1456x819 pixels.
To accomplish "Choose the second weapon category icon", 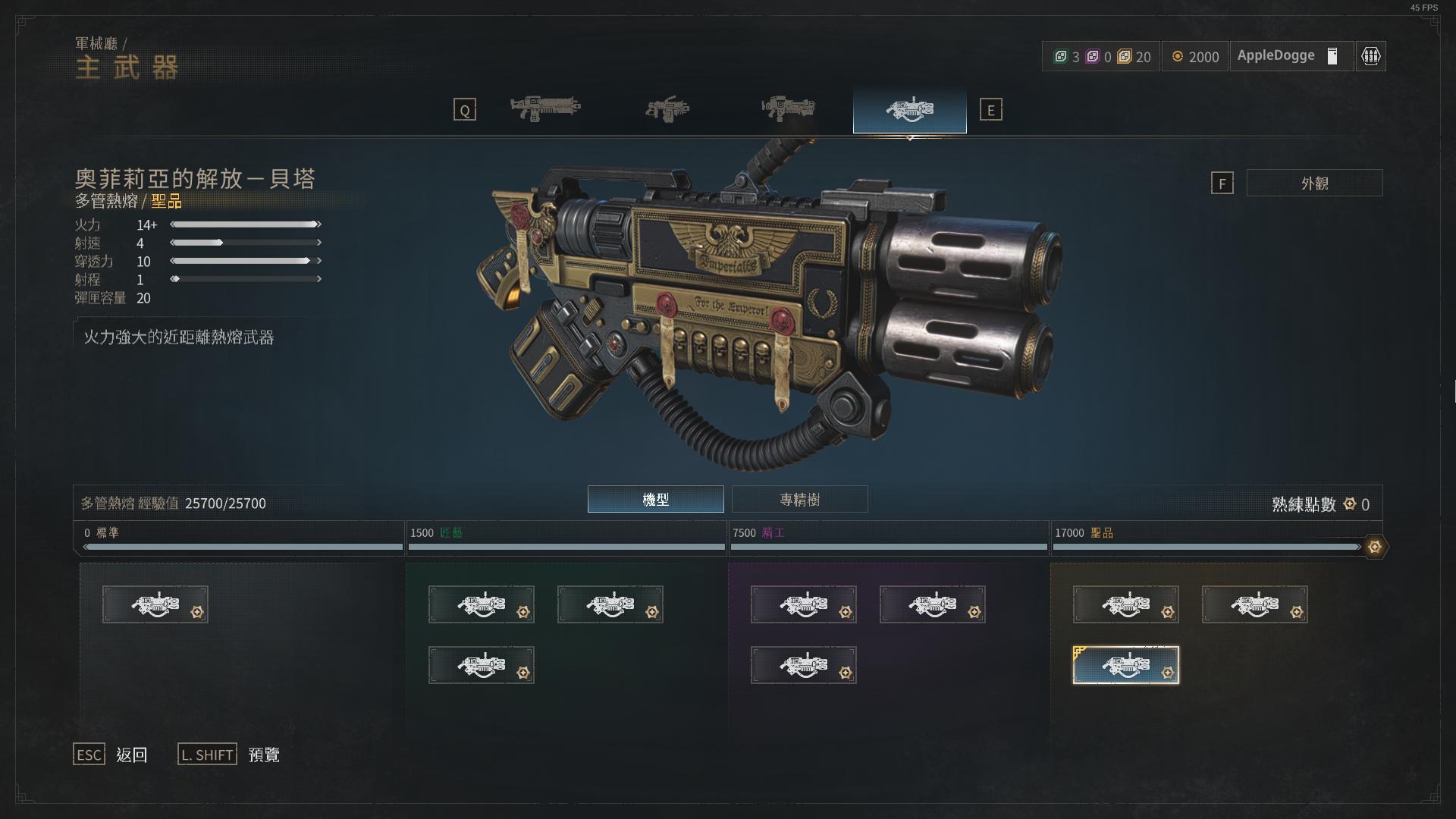I will (667, 109).
